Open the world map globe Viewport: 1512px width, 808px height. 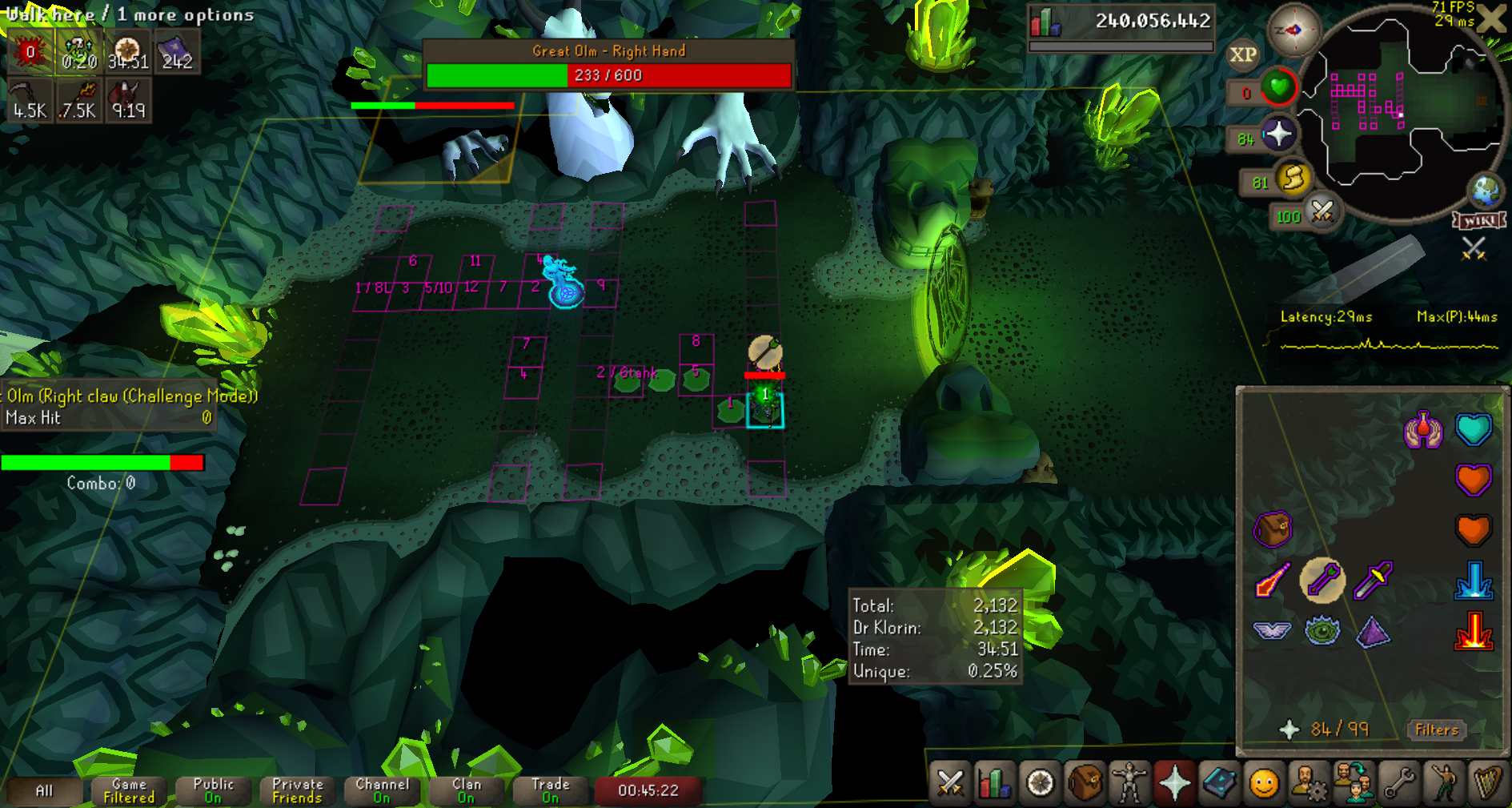coord(1486,191)
